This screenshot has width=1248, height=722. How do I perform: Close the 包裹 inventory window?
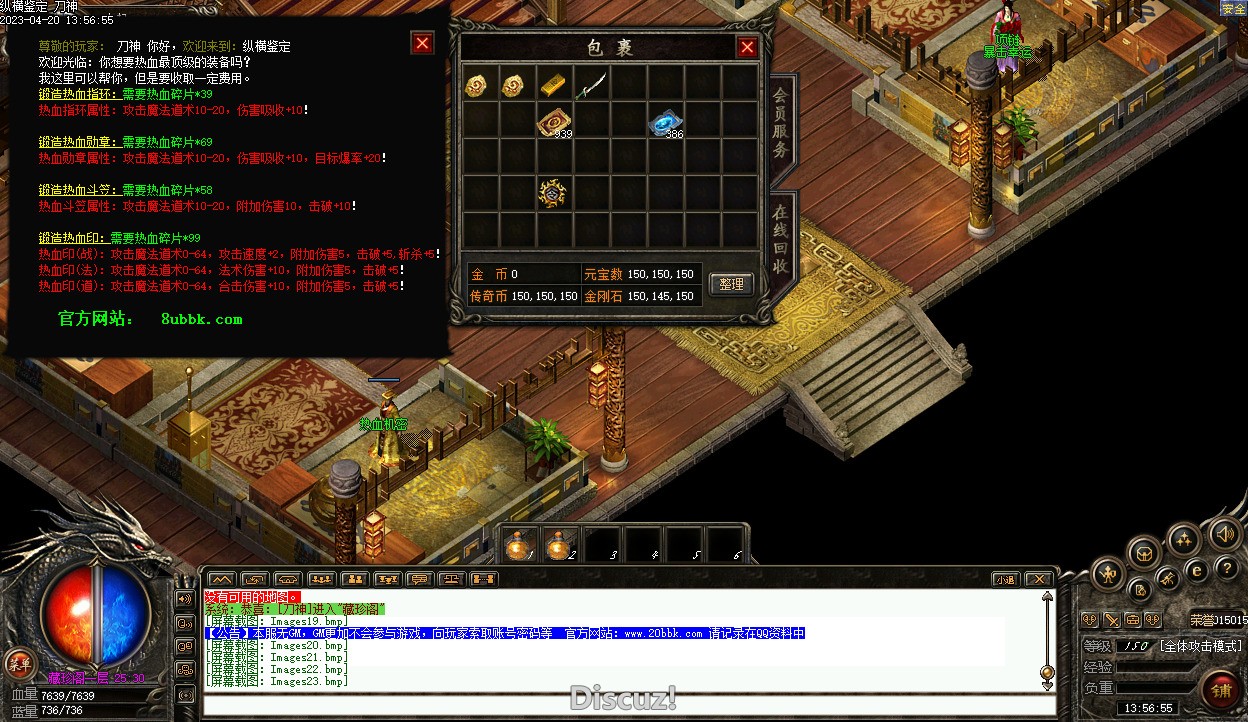[746, 47]
